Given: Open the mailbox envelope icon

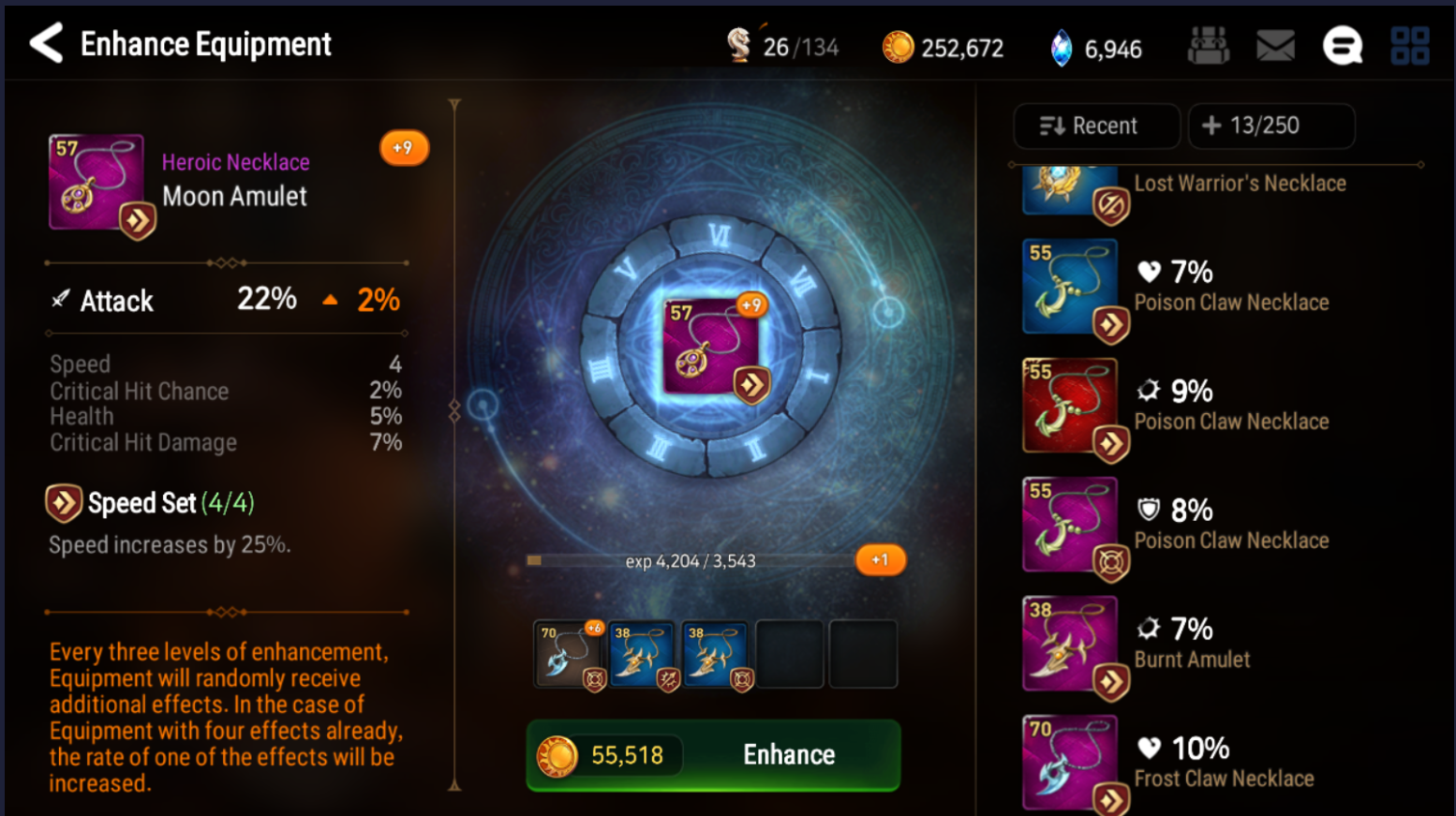Looking at the screenshot, I should 1275,46.
